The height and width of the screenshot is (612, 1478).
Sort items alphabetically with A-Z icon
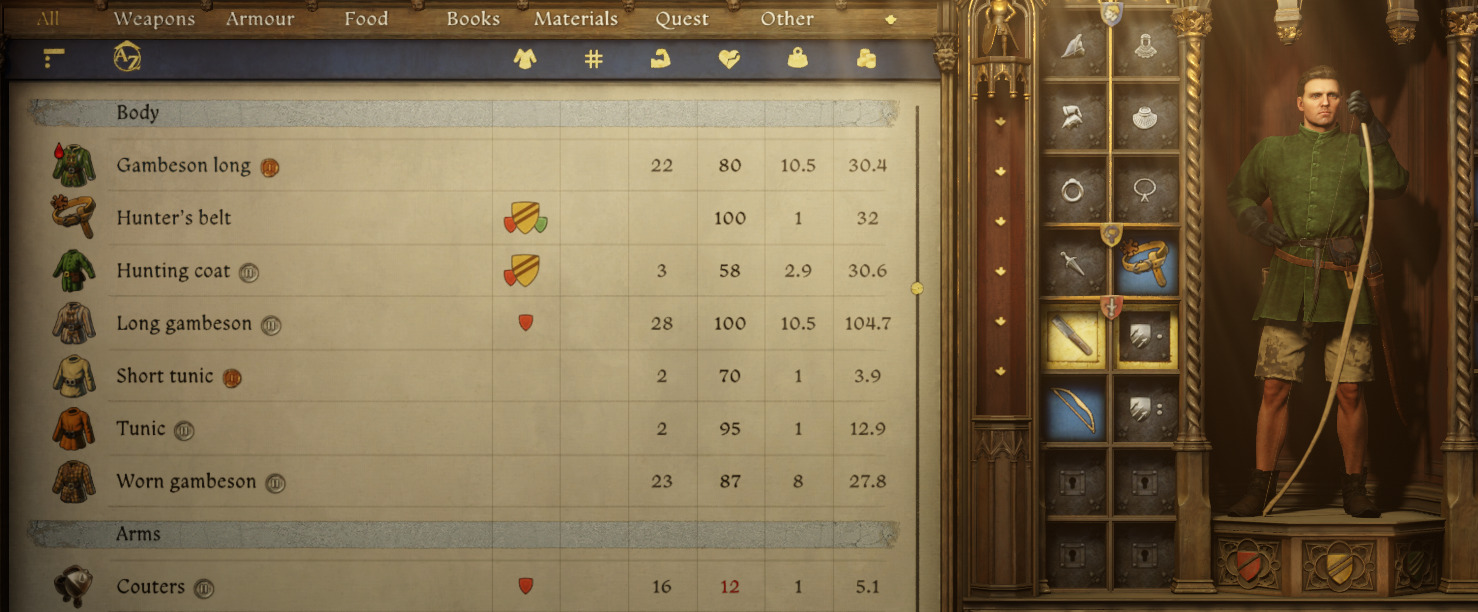click(127, 58)
